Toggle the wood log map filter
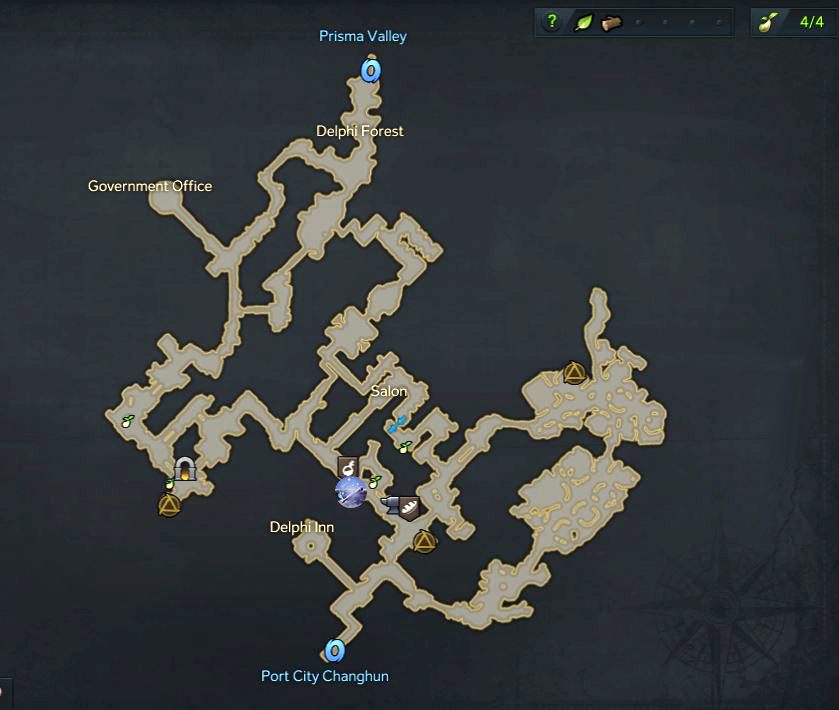The image size is (839, 710). pyautogui.click(x=611, y=22)
